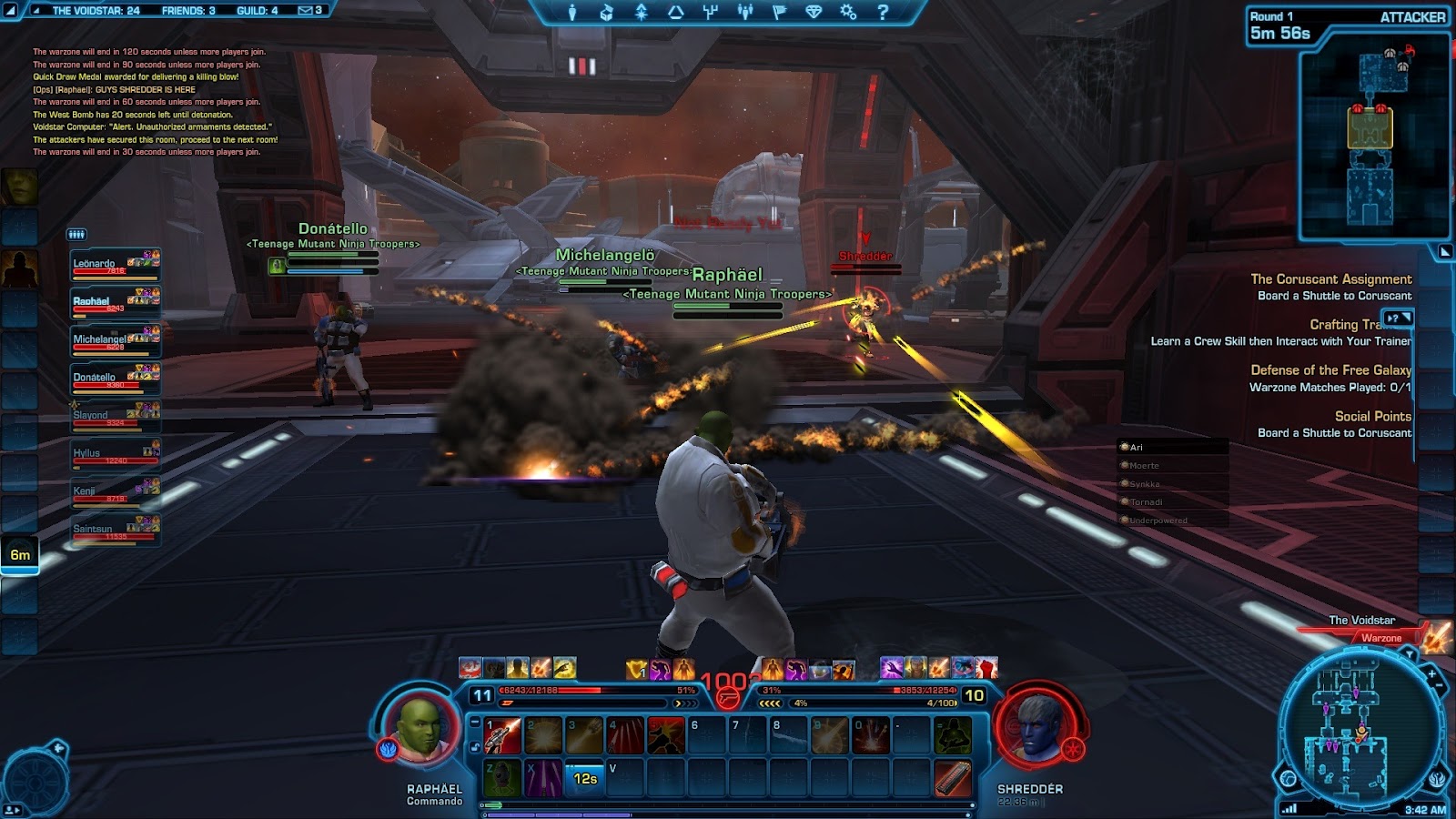Screen dimensions: 1456x819
Task: Use the purple beams ability bound to X
Action: (x=543, y=779)
